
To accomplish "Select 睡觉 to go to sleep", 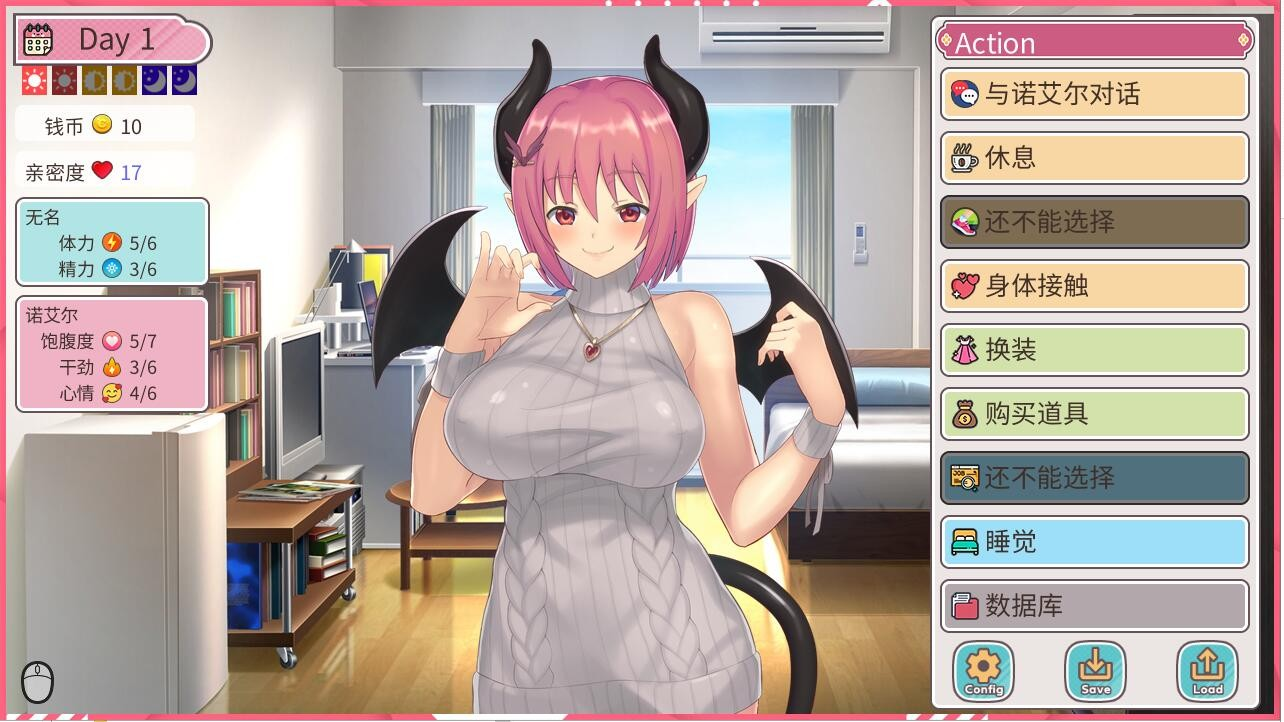I will pyautogui.click(x=1094, y=543).
